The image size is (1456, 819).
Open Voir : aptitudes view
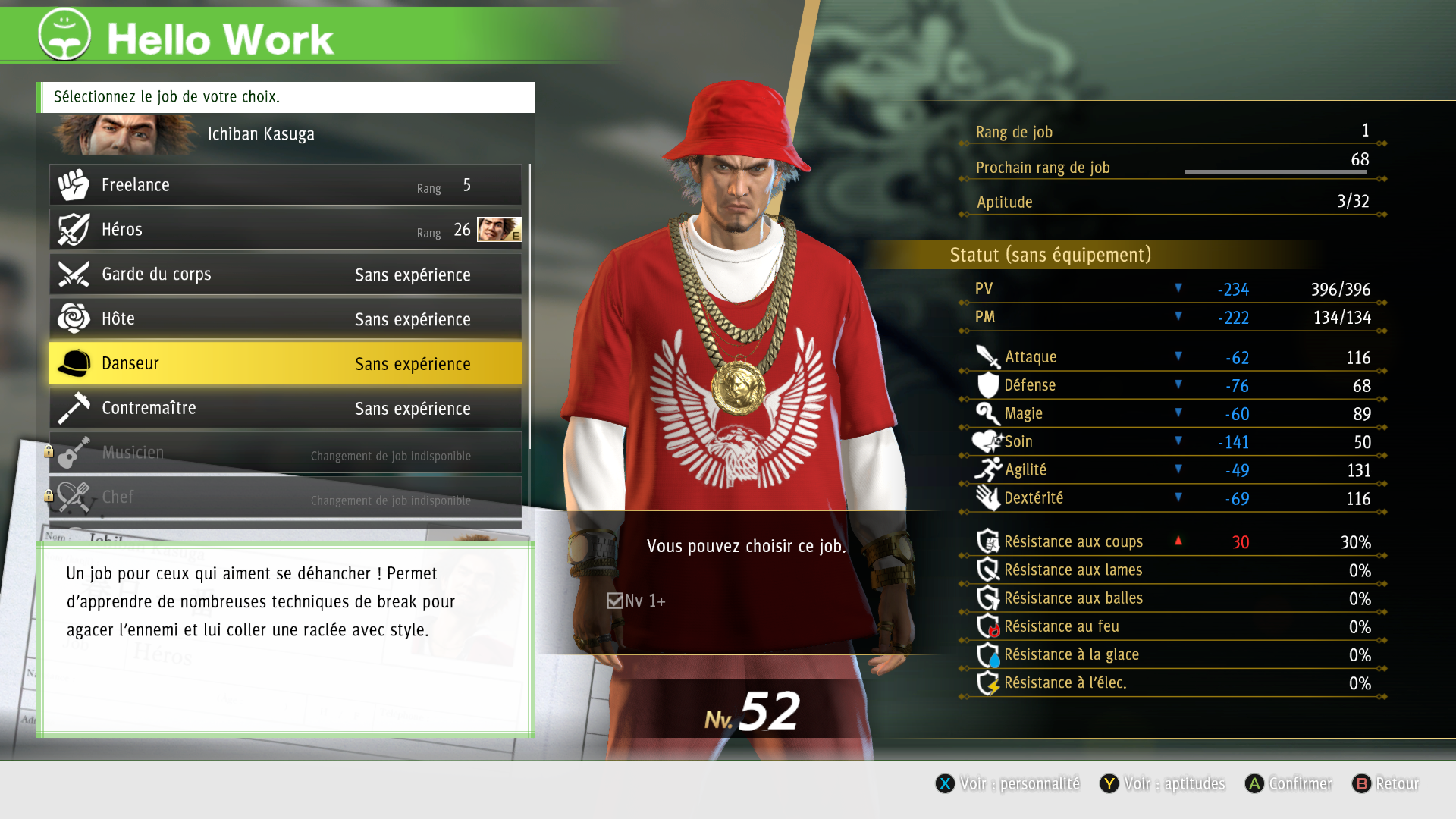point(1163,783)
